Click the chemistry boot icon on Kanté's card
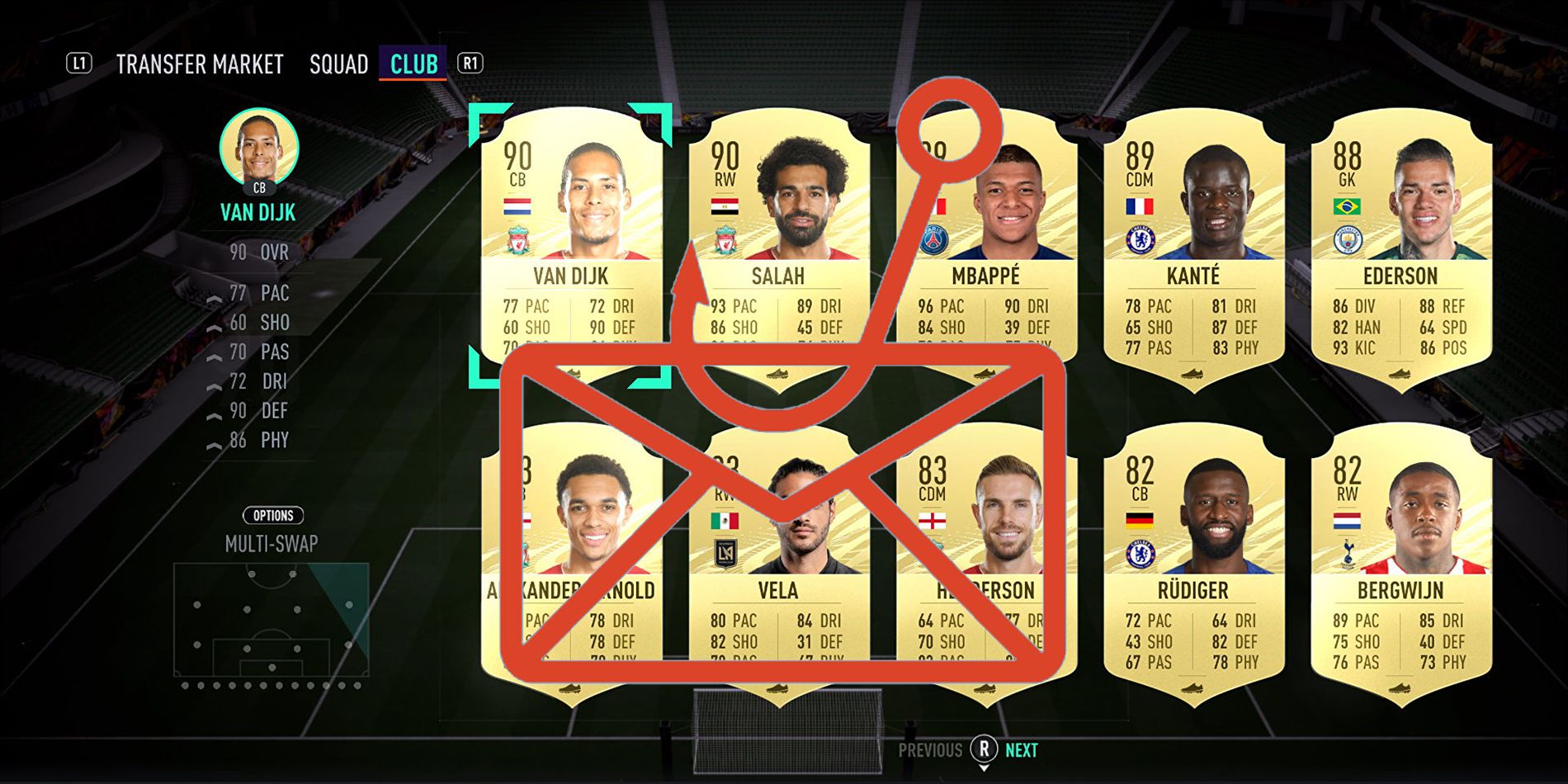The width and height of the screenshot is (1568, 784). click(x=1193, y=371)
